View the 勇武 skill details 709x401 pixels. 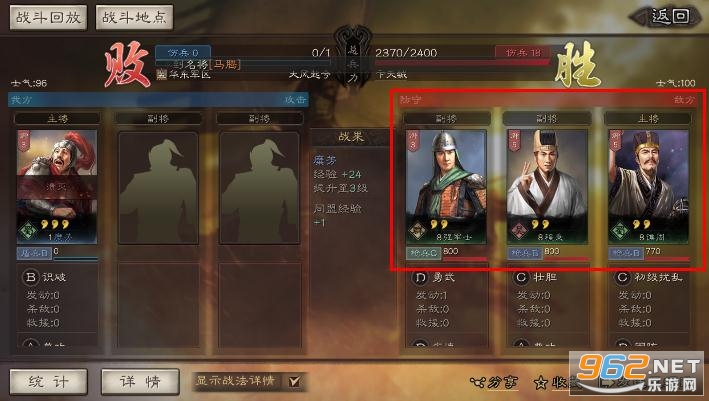click(439, 277)
